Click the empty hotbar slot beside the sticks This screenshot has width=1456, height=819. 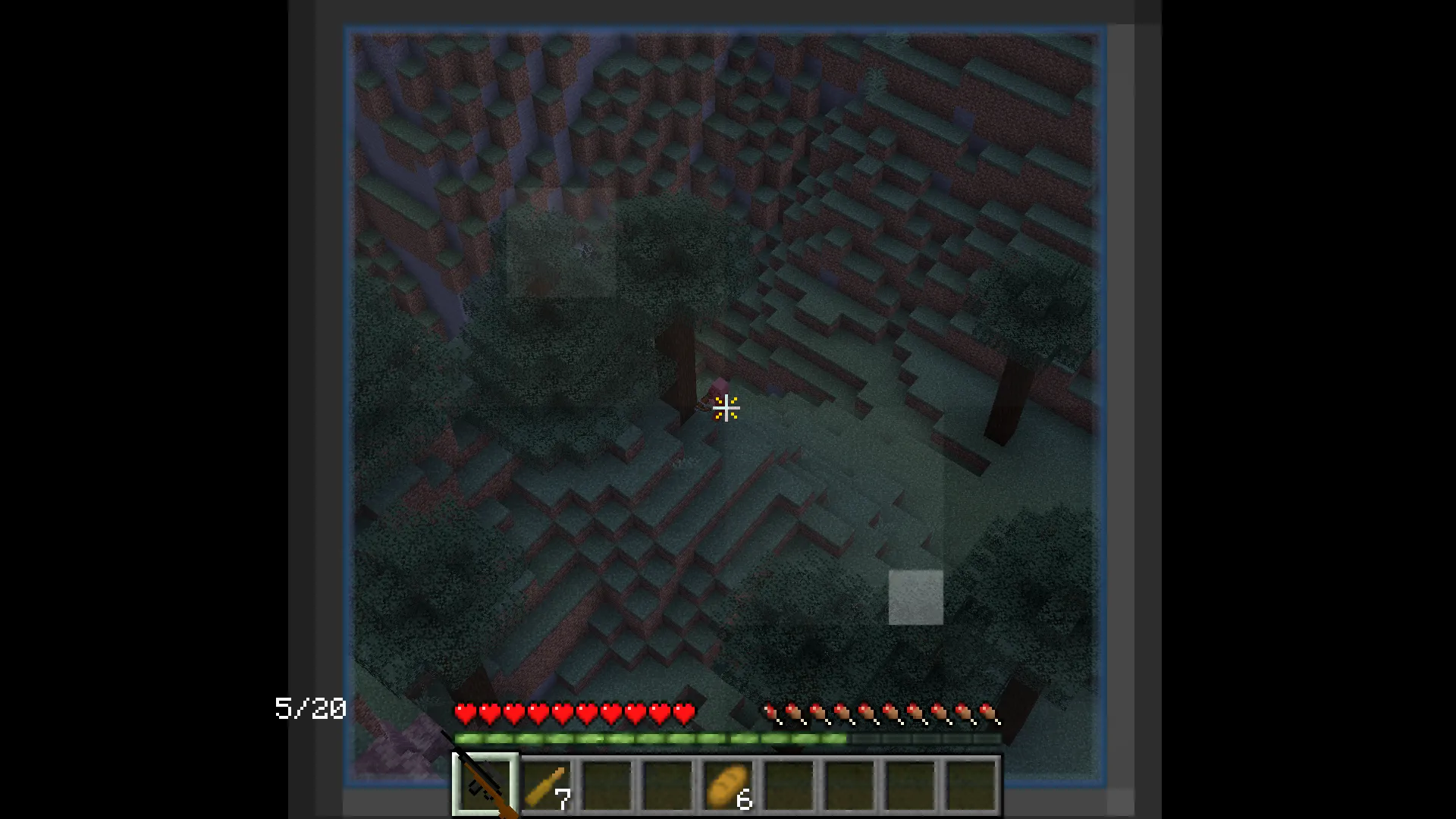coord(607,785)
